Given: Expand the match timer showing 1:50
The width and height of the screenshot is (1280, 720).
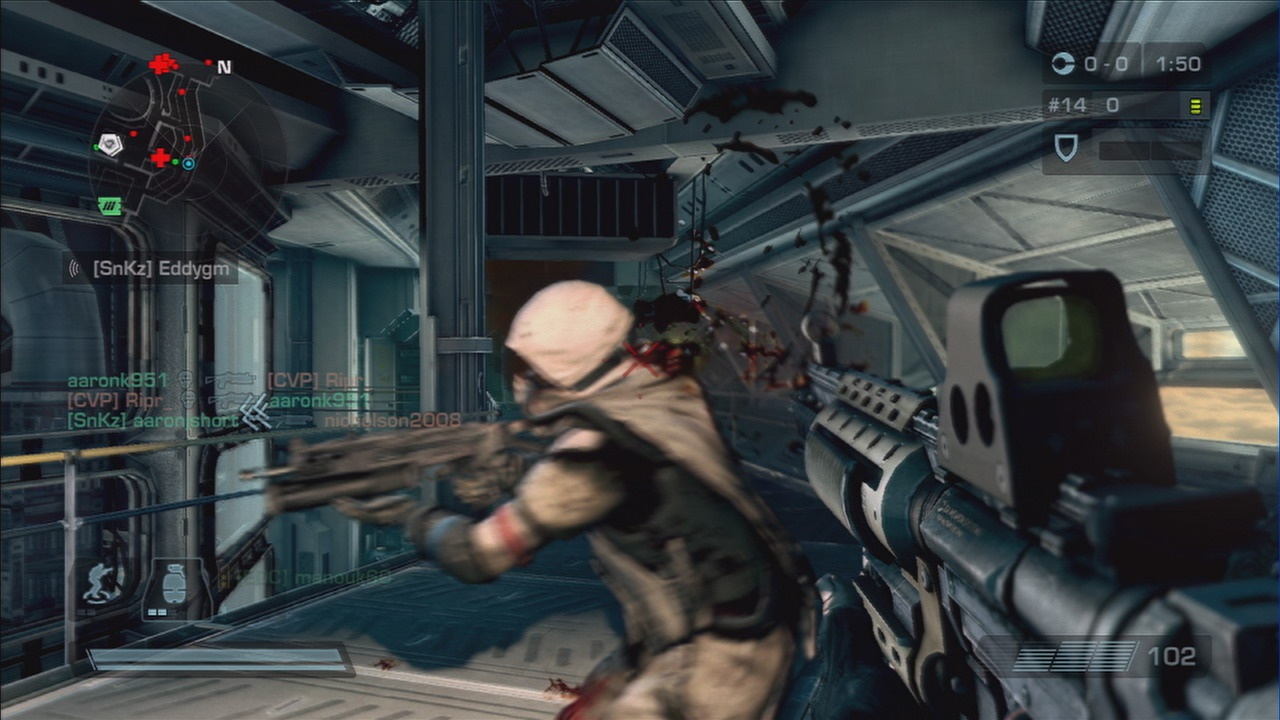Looking at the screenshot, I should (1182, 63).
